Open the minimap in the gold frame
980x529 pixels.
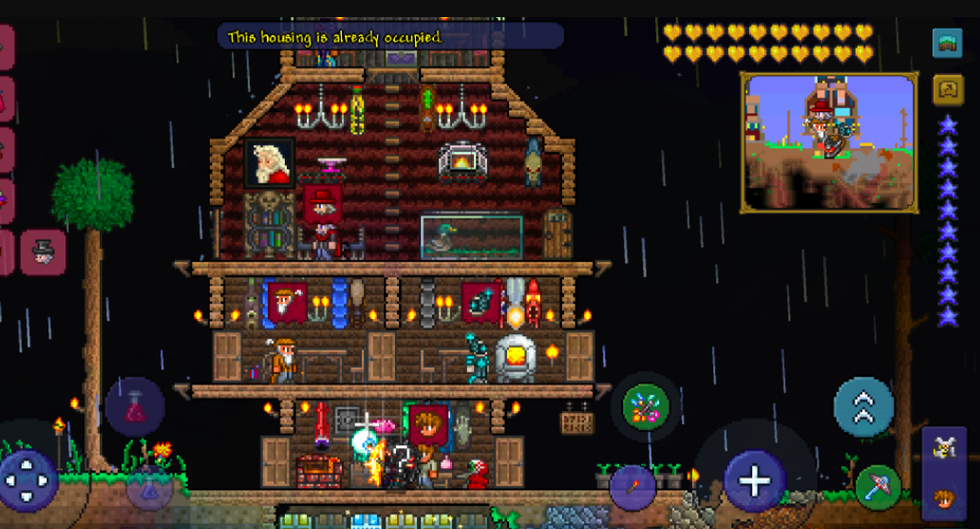(x=829, y=142)
